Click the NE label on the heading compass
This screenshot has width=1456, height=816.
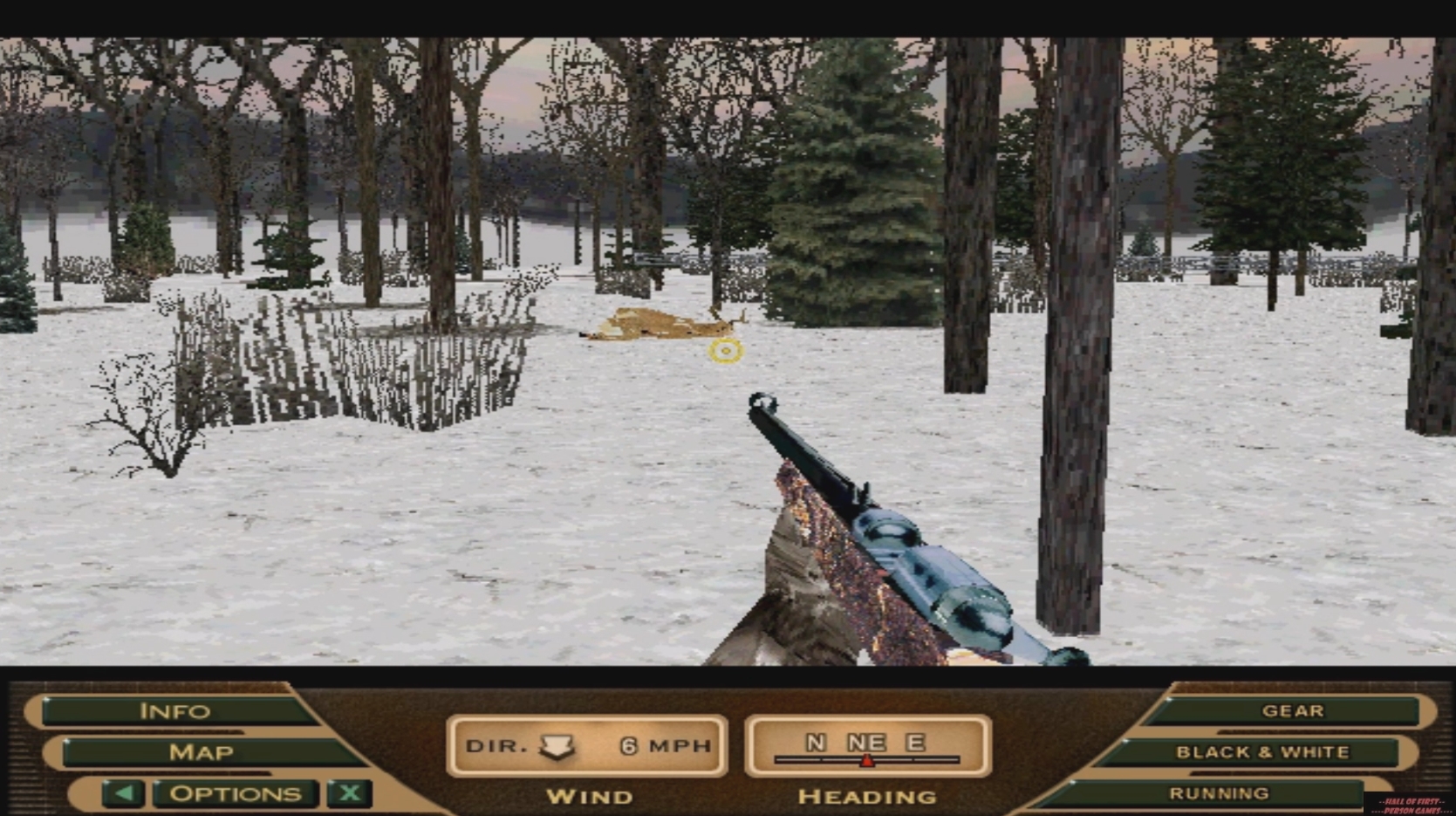865,743
